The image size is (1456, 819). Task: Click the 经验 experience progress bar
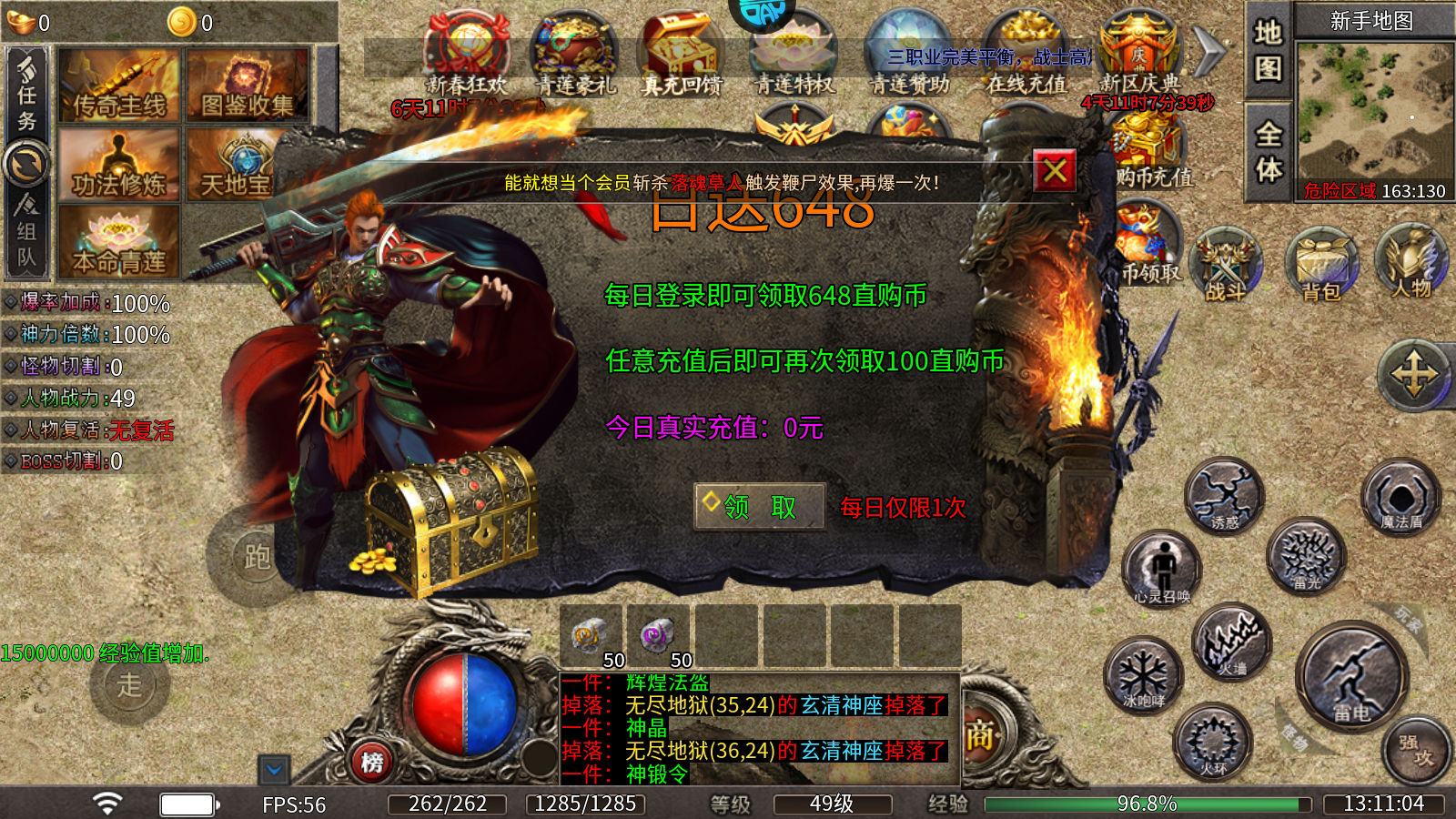click(x=1147, y=804)
